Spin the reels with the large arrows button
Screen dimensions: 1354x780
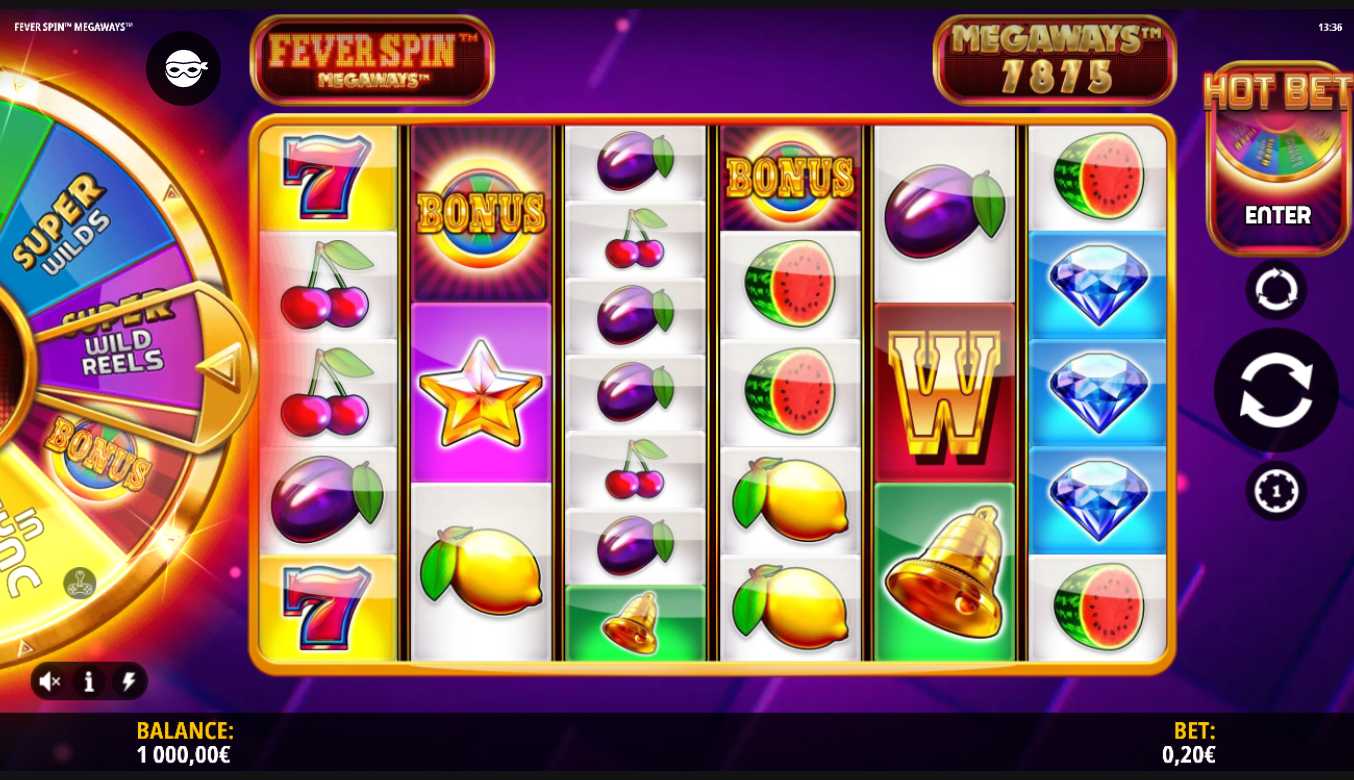click(1275, 390)
